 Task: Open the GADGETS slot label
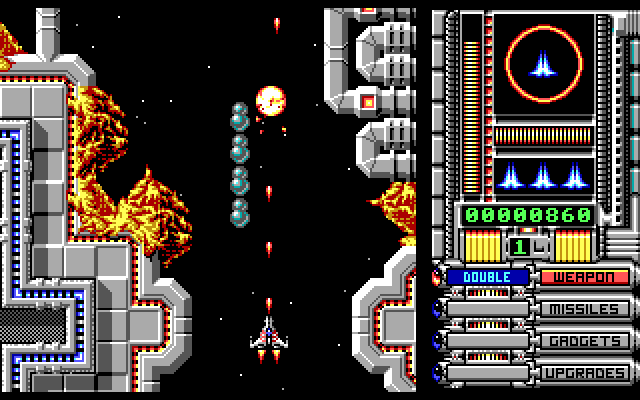(x=586, y=341)
